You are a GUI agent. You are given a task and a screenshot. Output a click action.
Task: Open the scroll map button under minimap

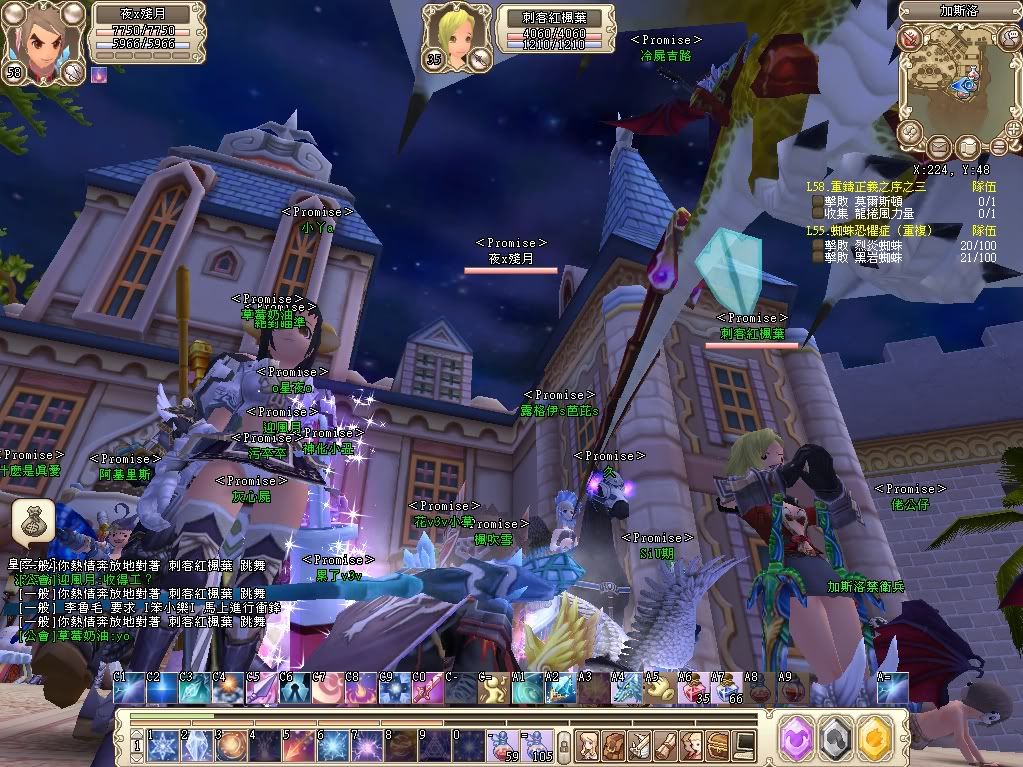(968, 147)
